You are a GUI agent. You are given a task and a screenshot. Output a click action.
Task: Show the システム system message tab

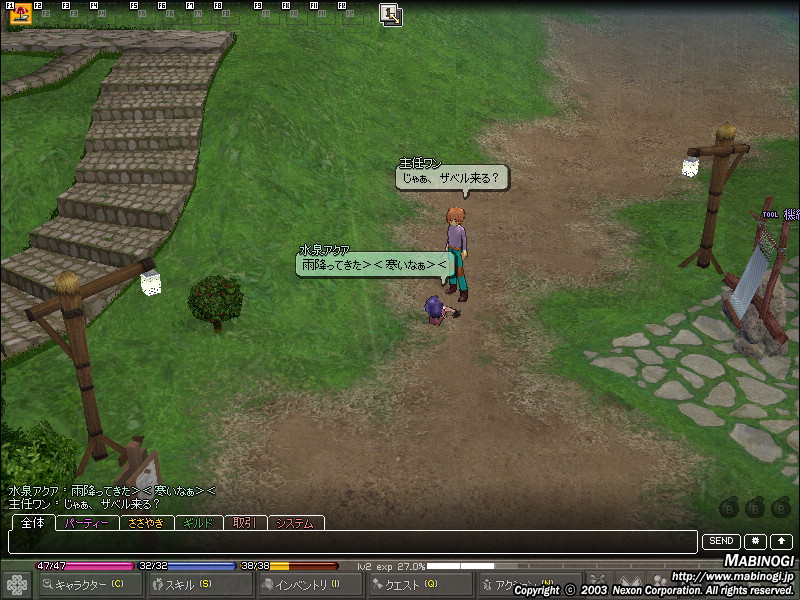(296, 523)
